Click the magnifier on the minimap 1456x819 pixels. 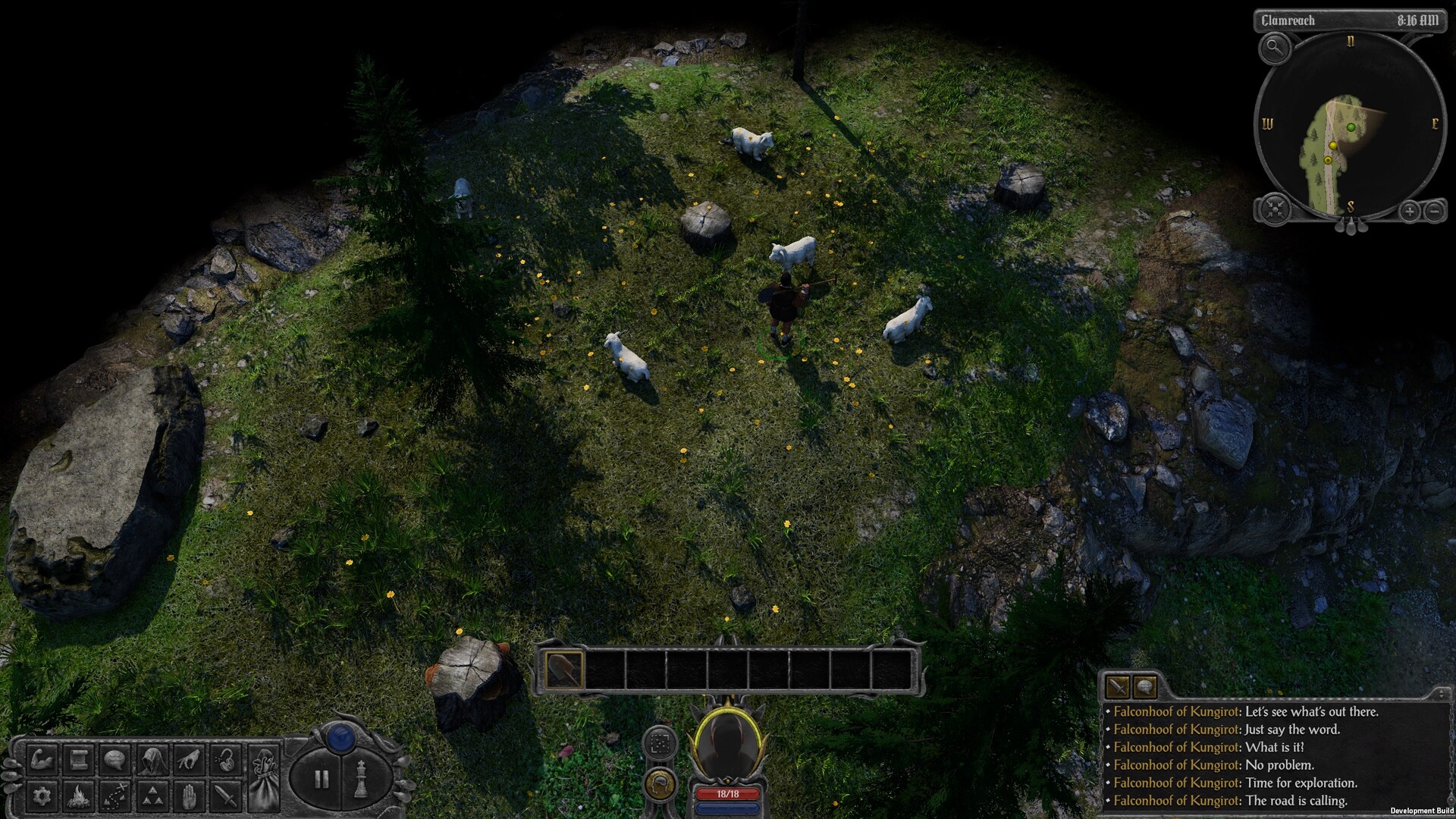(x=1274, y=48)
